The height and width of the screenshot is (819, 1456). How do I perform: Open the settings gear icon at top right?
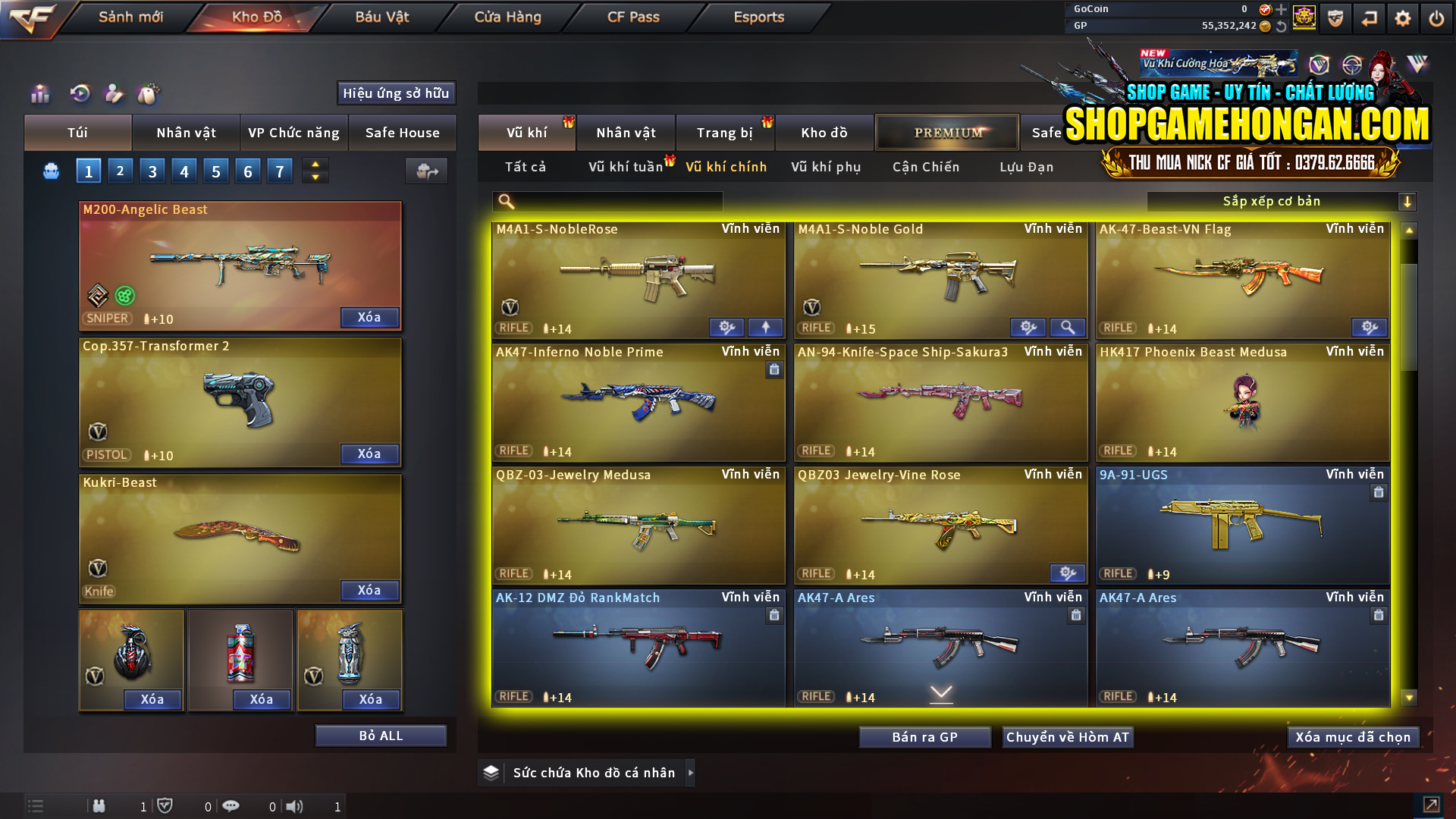click(x=1403, y=17)
